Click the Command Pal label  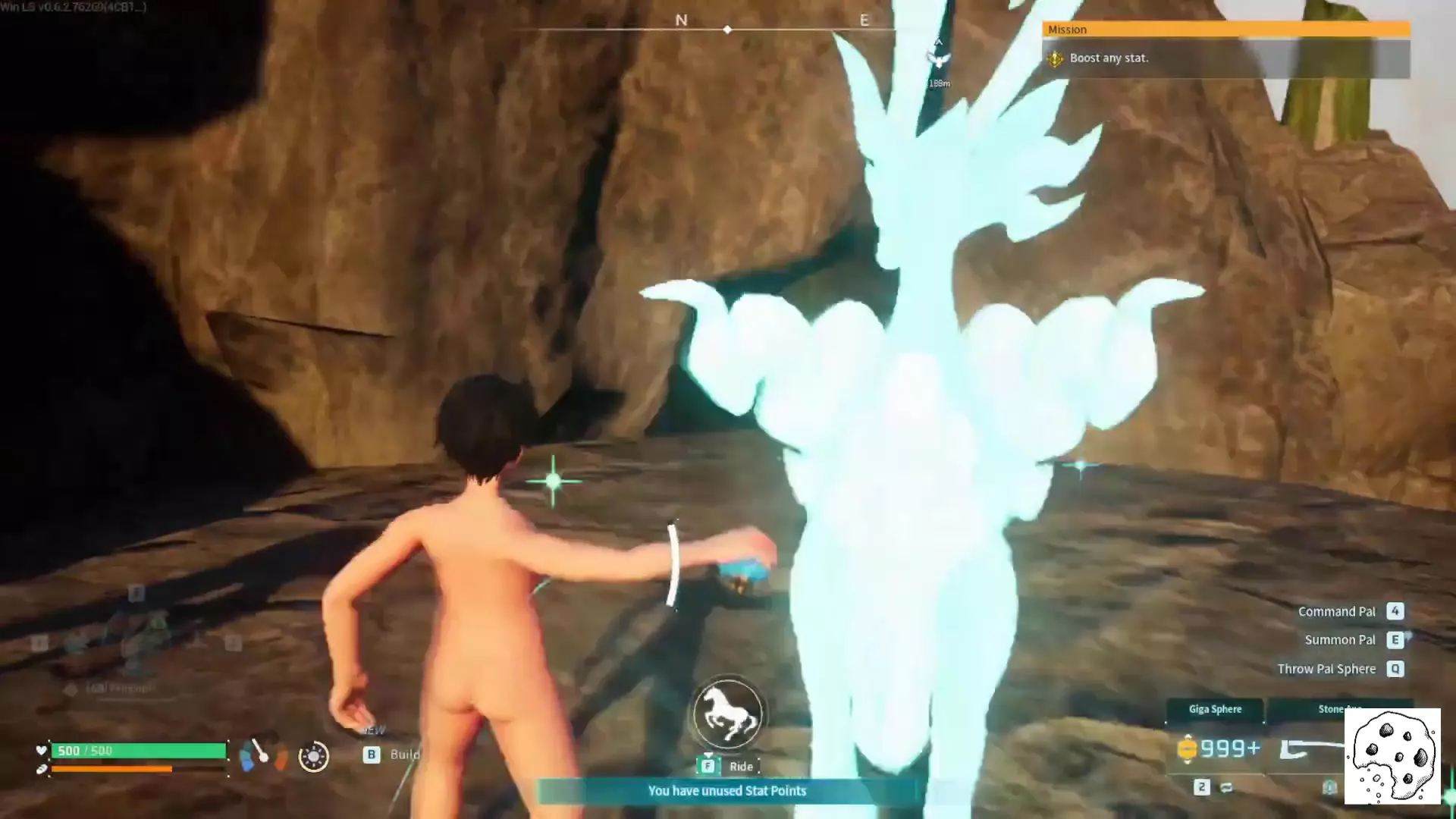[x=1336, y=611]
